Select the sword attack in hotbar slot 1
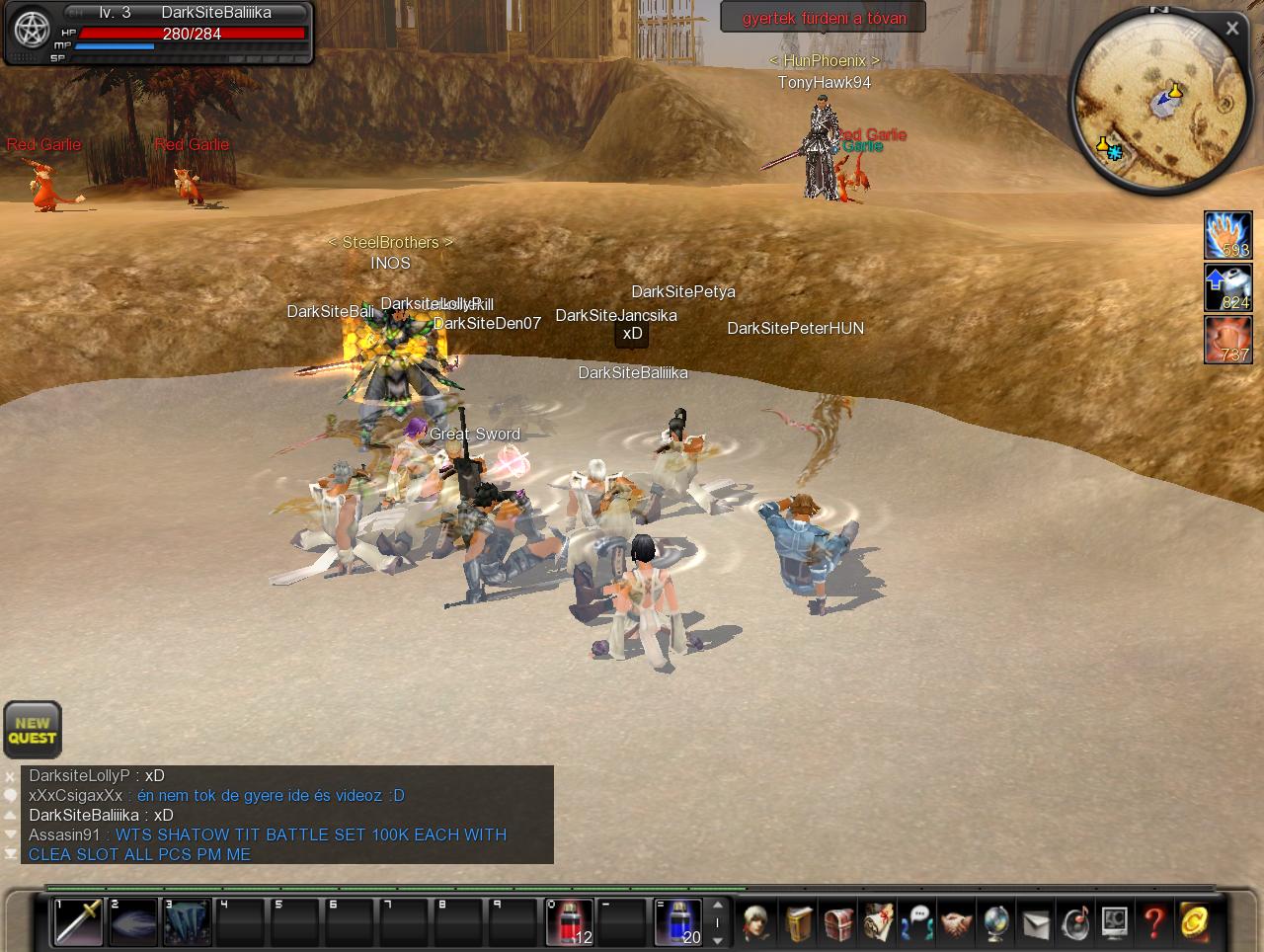Image resolution: width=1264 pixels, height=952 pixels. [x=79, y=921]
